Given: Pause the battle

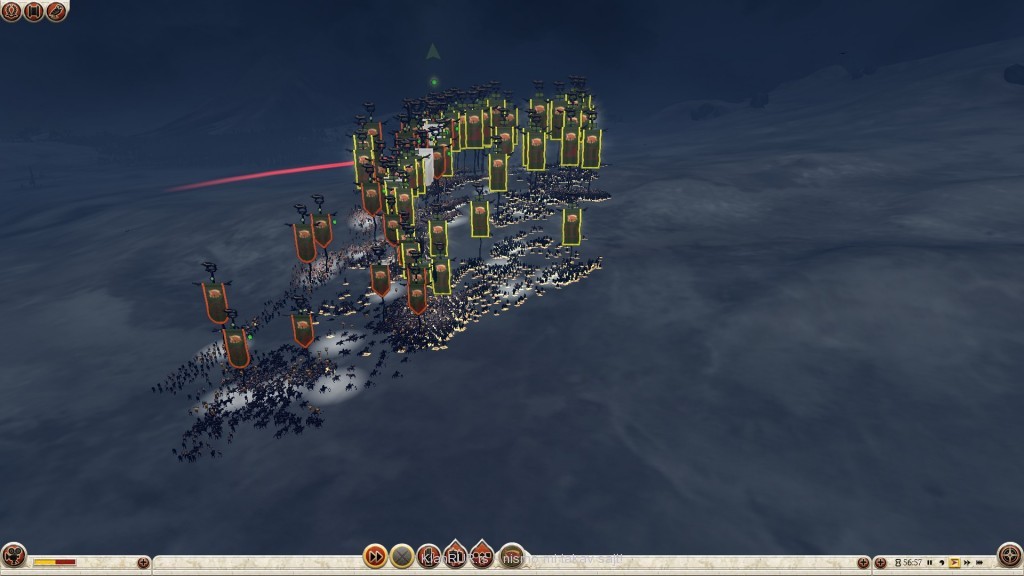Looking at the screenshot, I should pos(930,562).
